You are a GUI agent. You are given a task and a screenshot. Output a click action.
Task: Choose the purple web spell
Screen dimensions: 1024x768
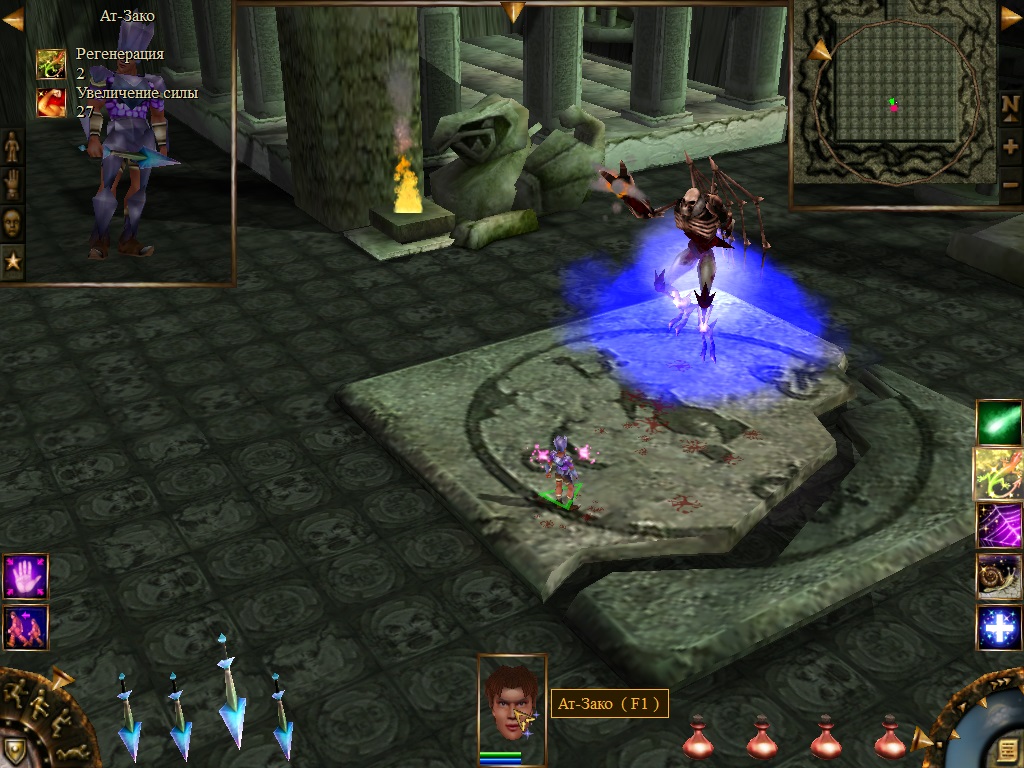tap(999, 525)
